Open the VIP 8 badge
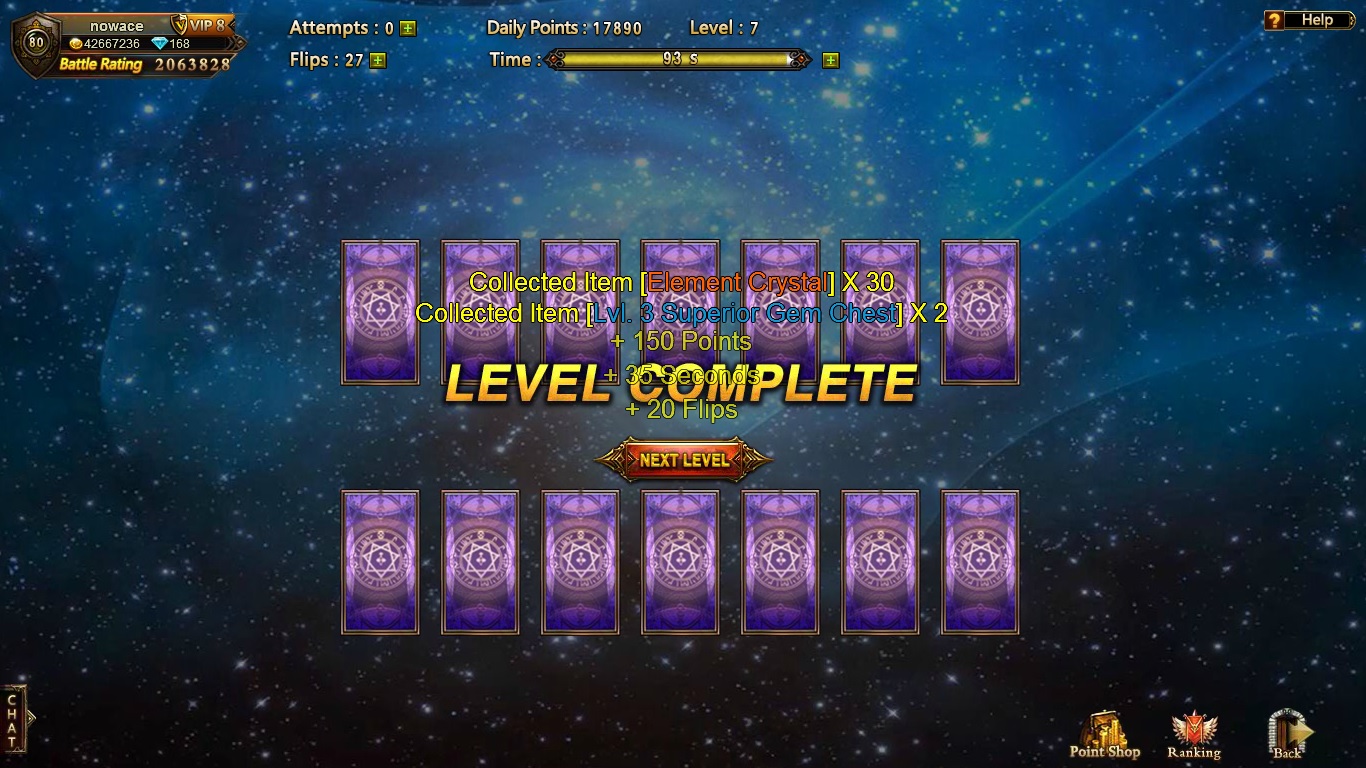The image size is (1366, 768). pos(203,25)
